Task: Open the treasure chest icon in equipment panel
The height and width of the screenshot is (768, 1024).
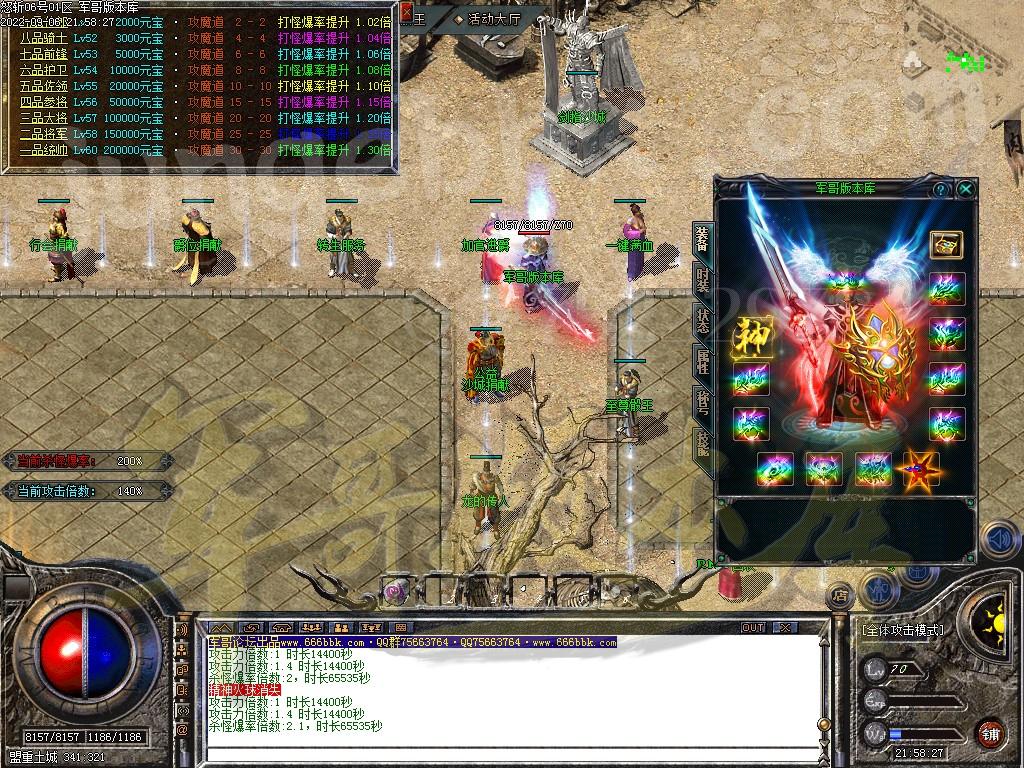Action: click(x=946, y=244)
